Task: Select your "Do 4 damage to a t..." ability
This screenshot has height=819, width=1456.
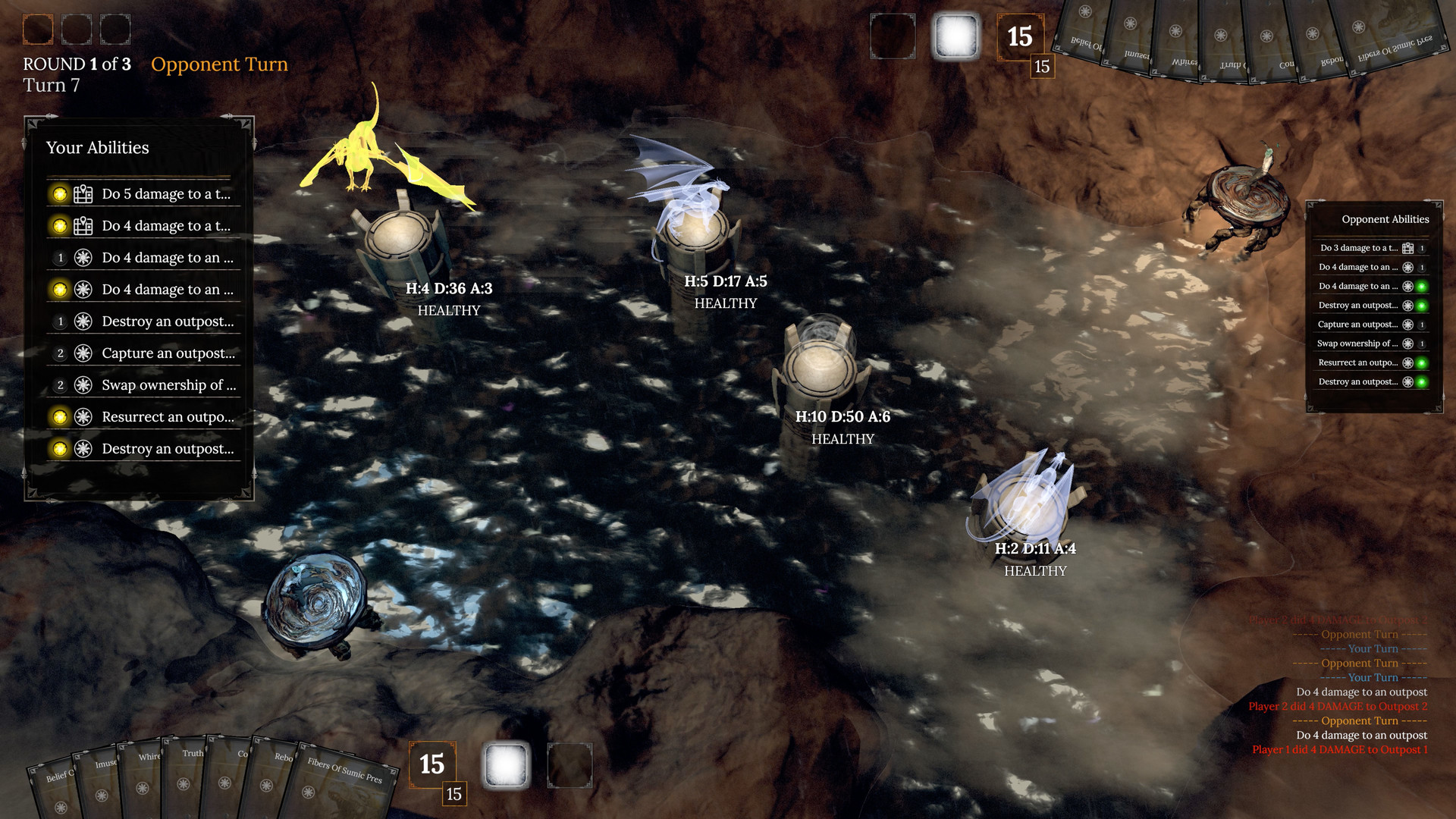Action: pos(165,226)
